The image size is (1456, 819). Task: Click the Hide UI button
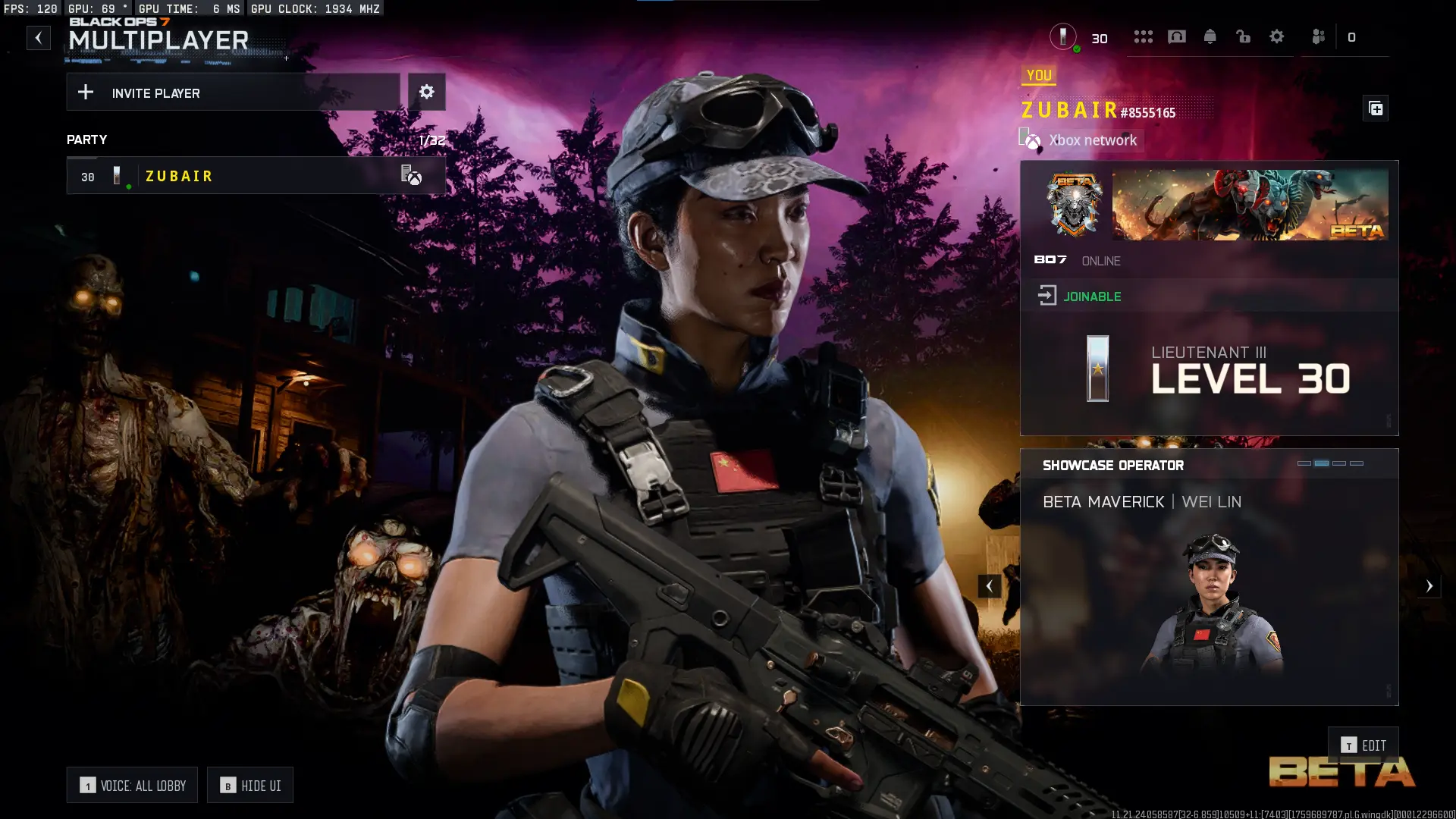point(250,786)
